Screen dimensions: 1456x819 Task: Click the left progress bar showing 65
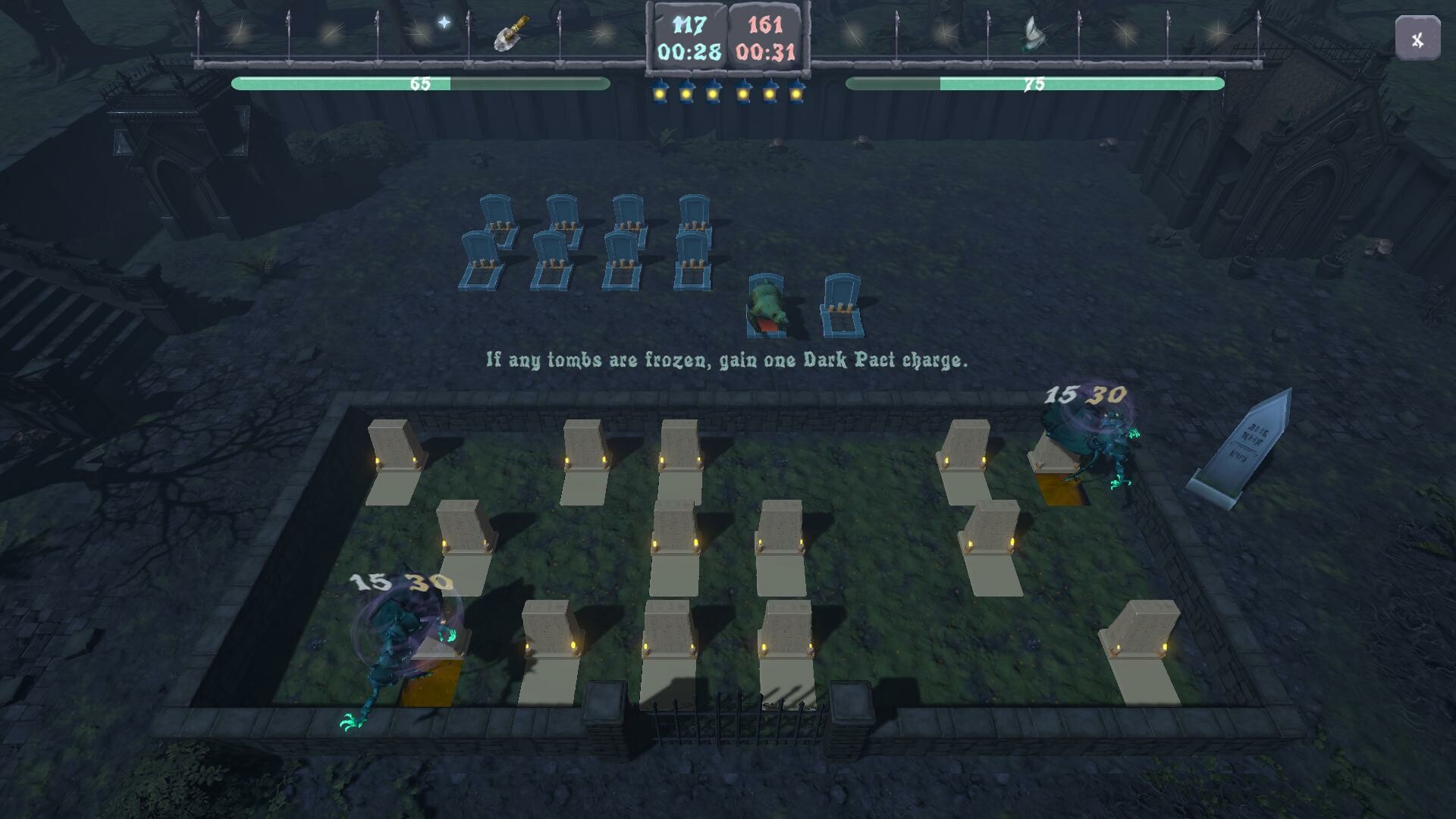(x=419, y=83)
